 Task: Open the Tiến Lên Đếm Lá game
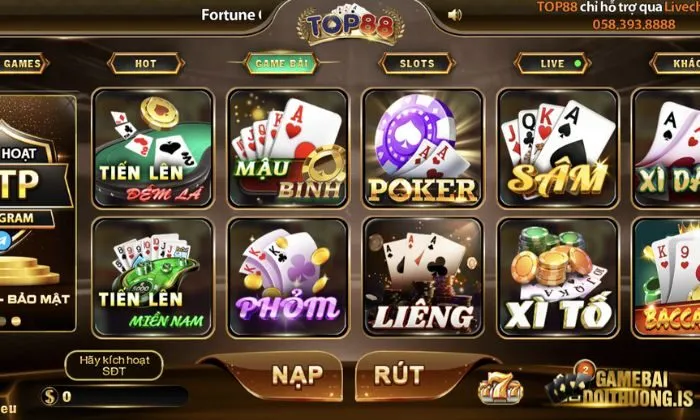click(152, 148)
